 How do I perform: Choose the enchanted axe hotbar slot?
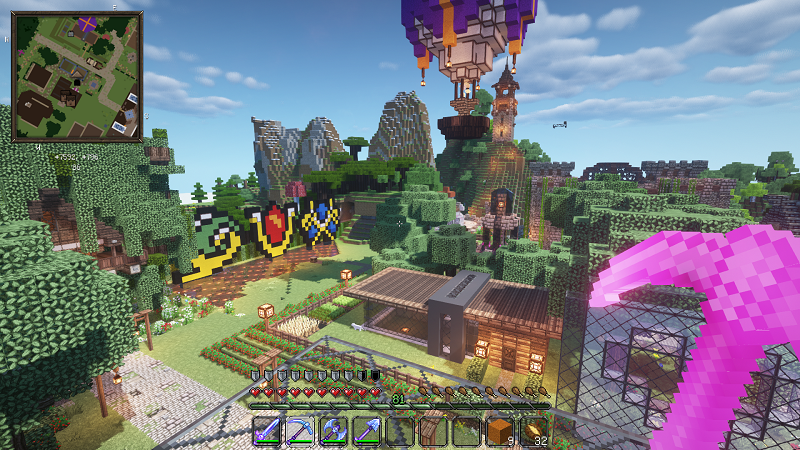tap(333, 431)
